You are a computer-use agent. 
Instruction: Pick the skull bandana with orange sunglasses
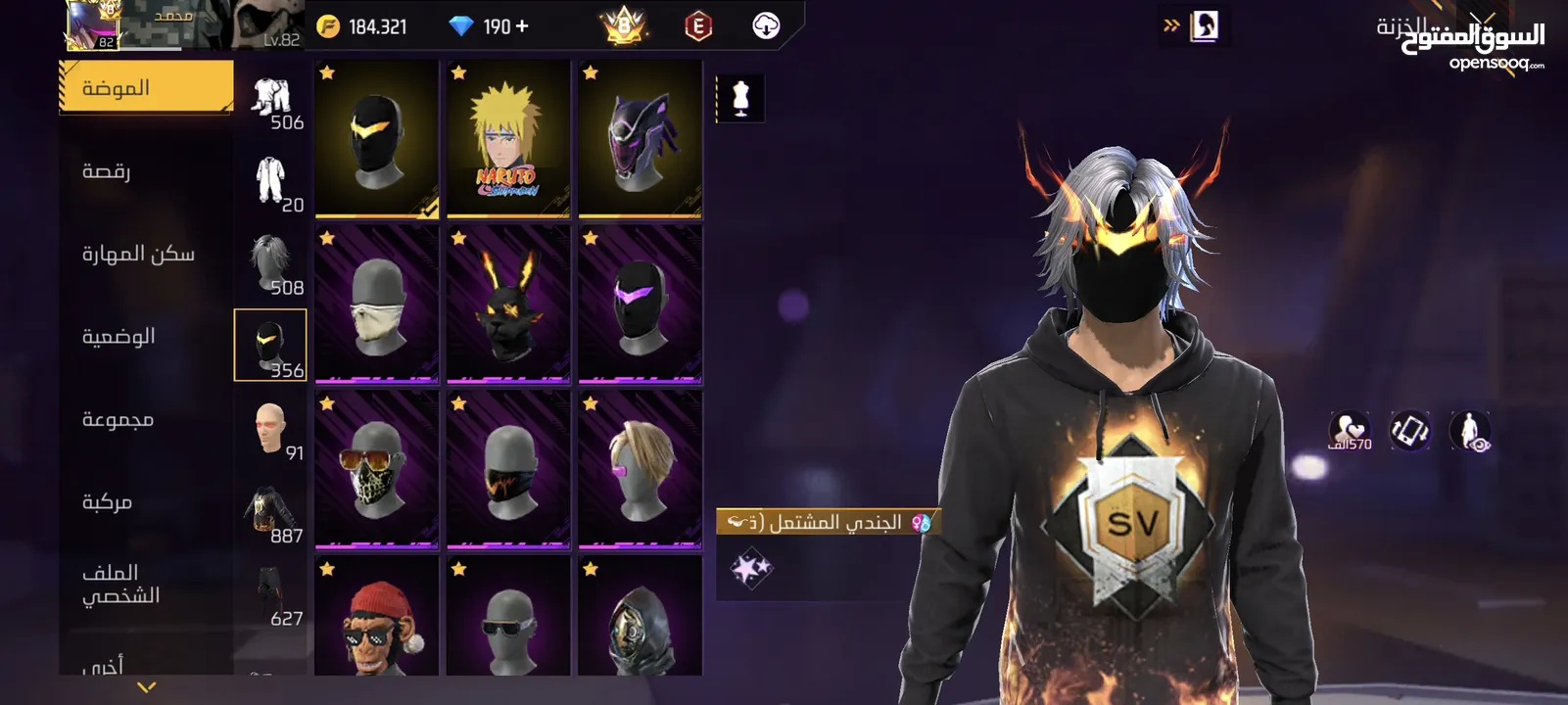pos(377,469)
